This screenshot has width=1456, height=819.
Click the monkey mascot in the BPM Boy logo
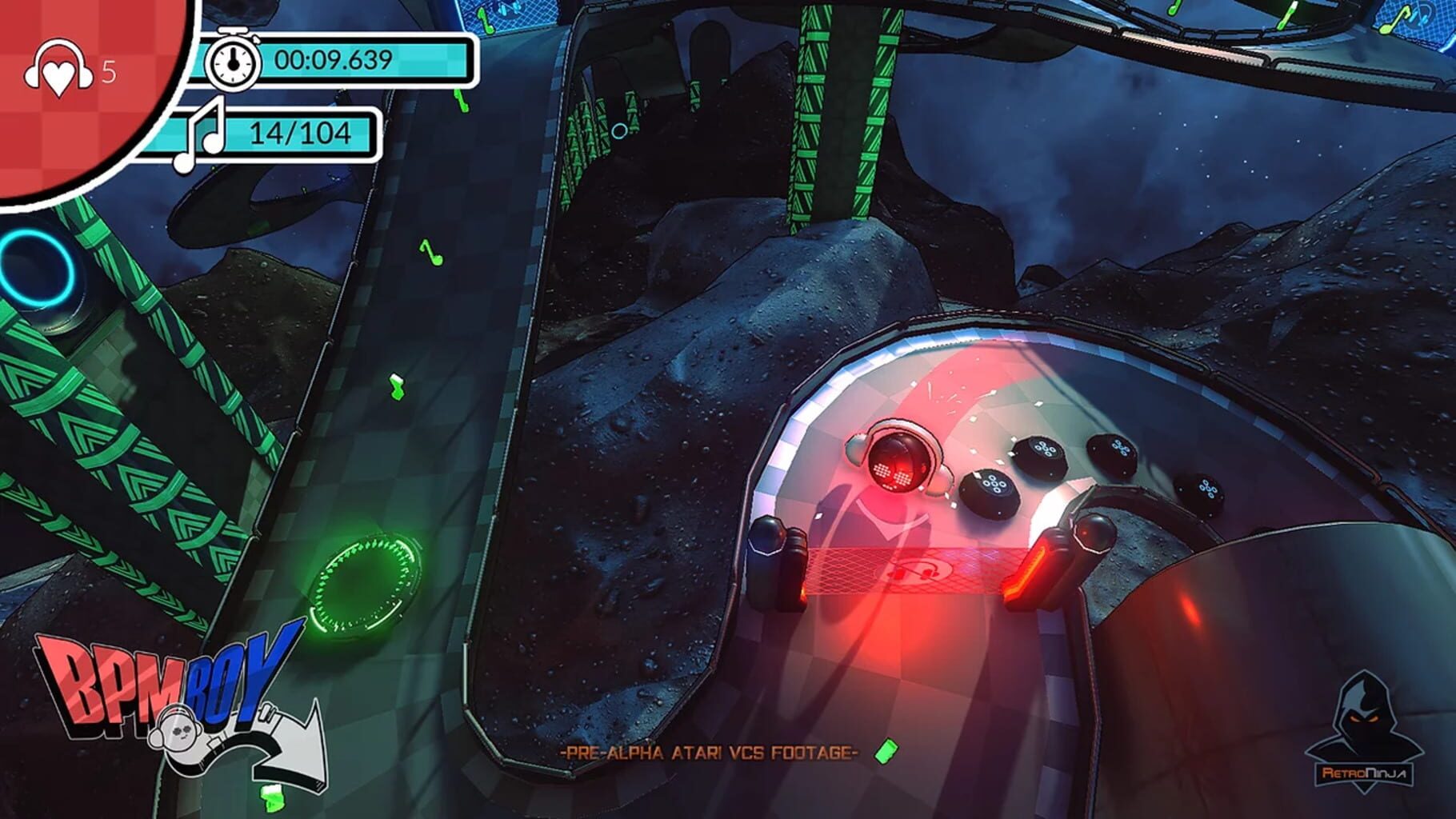180,733
